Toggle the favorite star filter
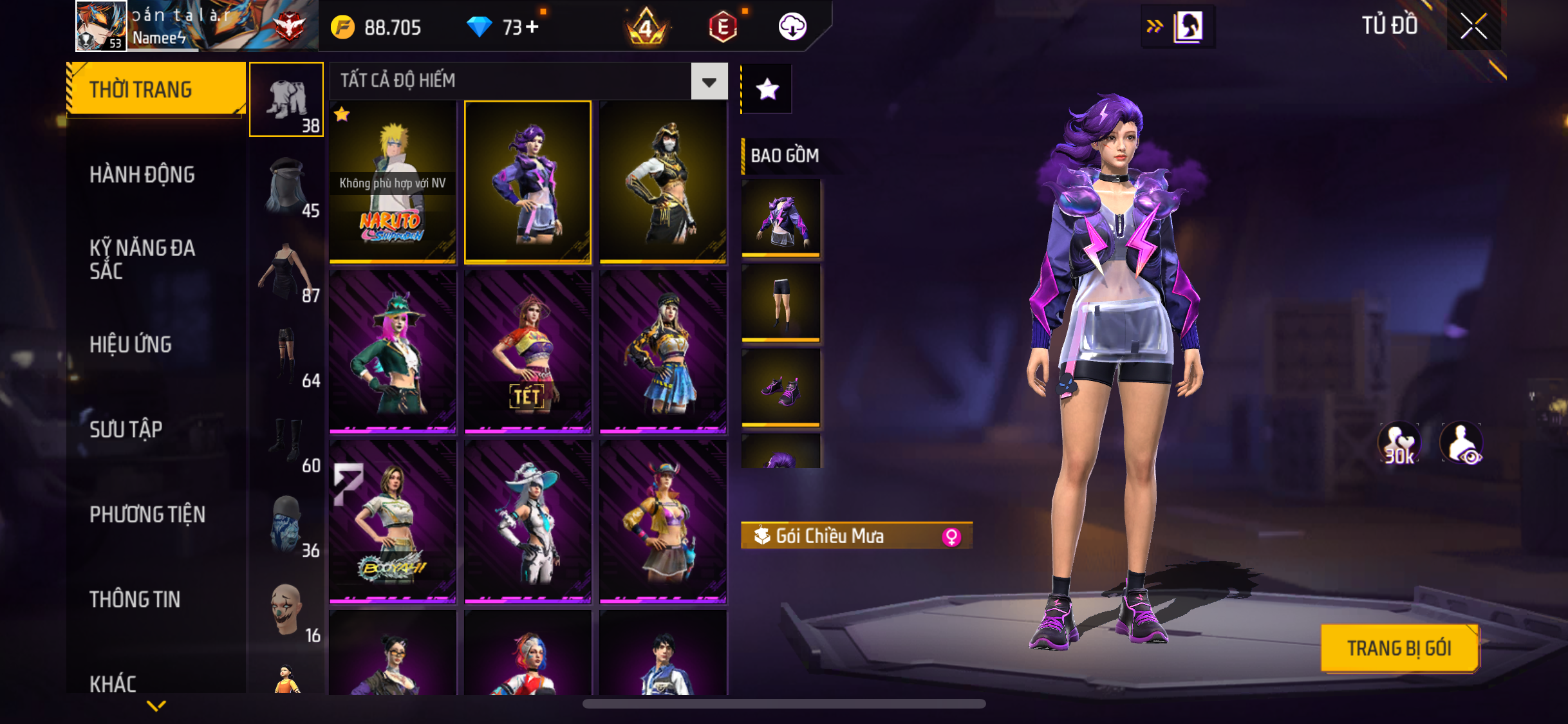 point(767,89)
